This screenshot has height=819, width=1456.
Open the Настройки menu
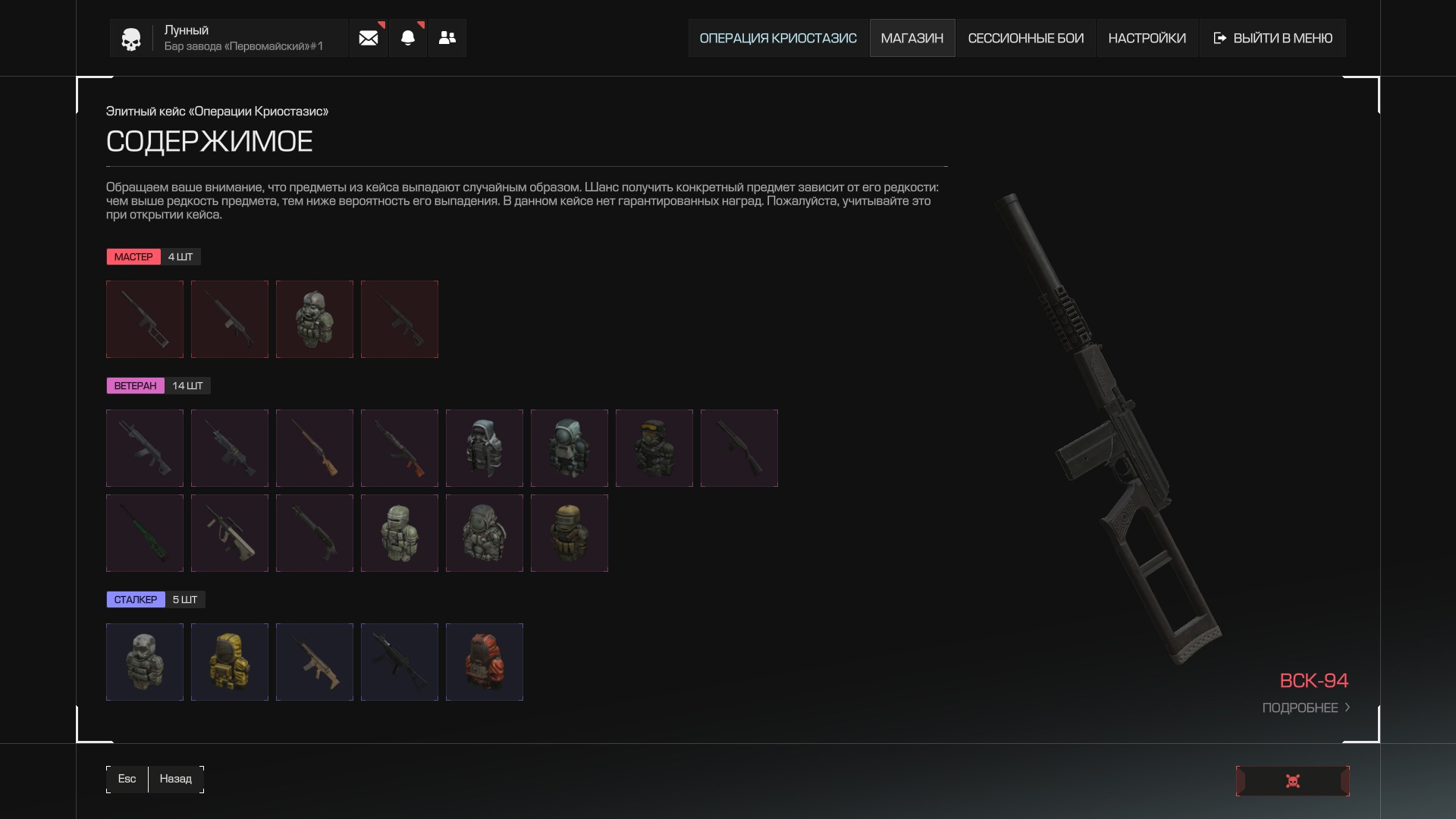pyautogui.click(x=1147, y=38)
